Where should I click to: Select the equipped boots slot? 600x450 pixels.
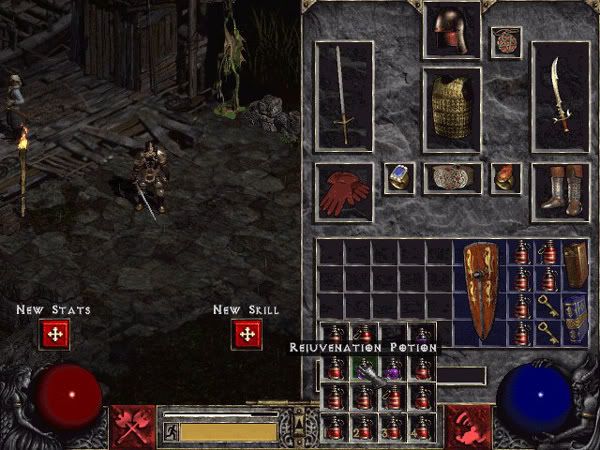pos(559,191)
